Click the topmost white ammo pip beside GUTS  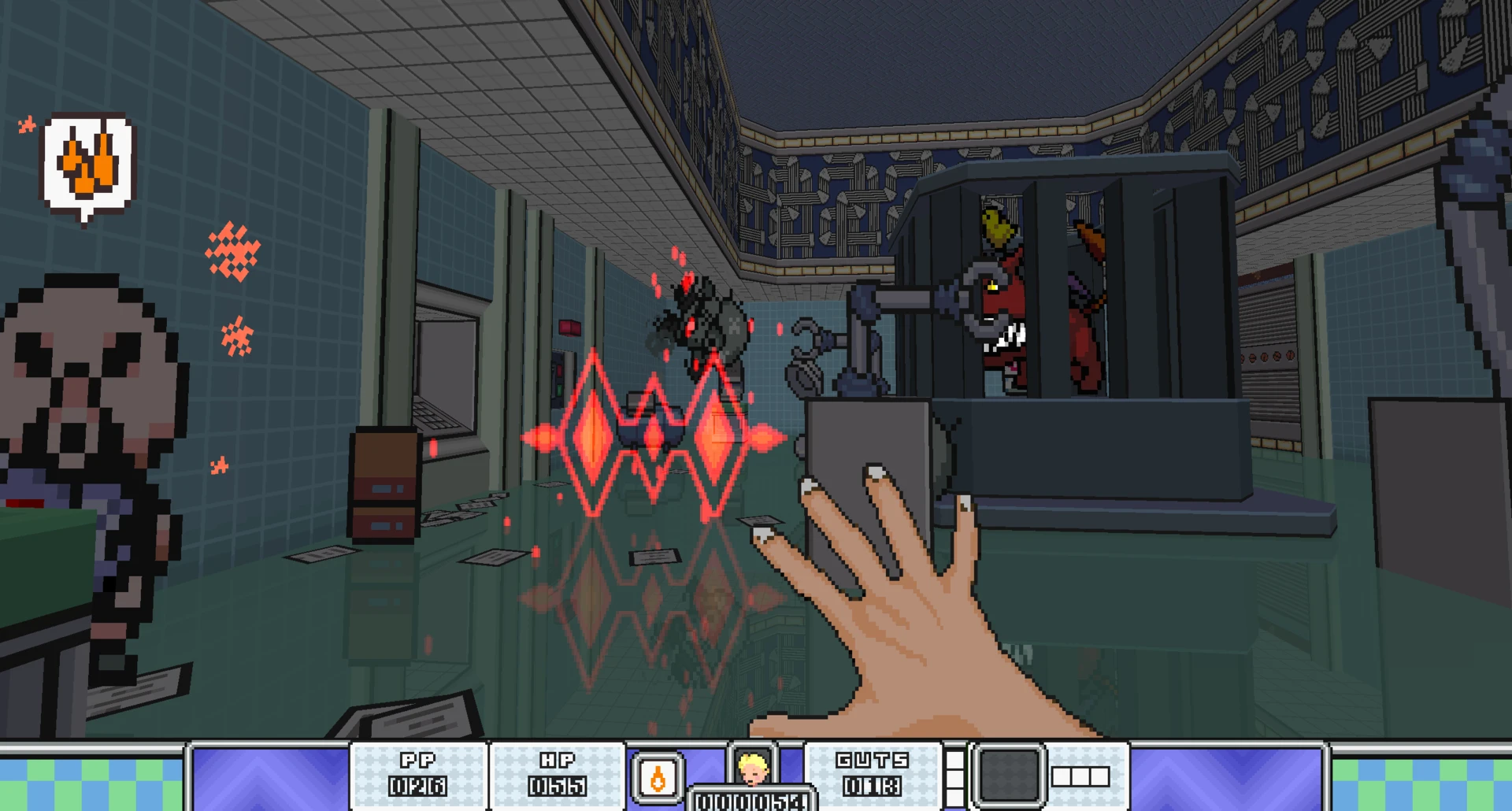955,758
